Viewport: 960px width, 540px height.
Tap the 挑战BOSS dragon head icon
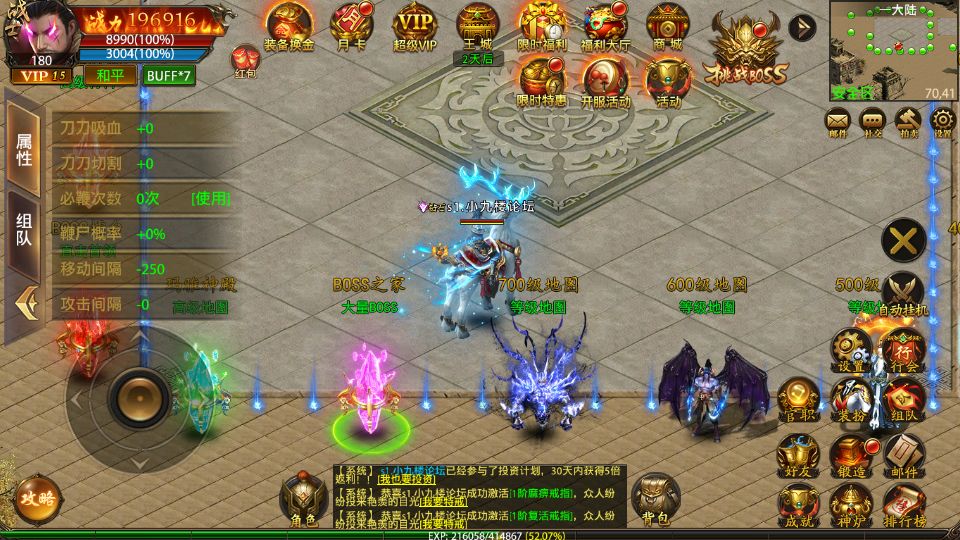coord(751,50)
